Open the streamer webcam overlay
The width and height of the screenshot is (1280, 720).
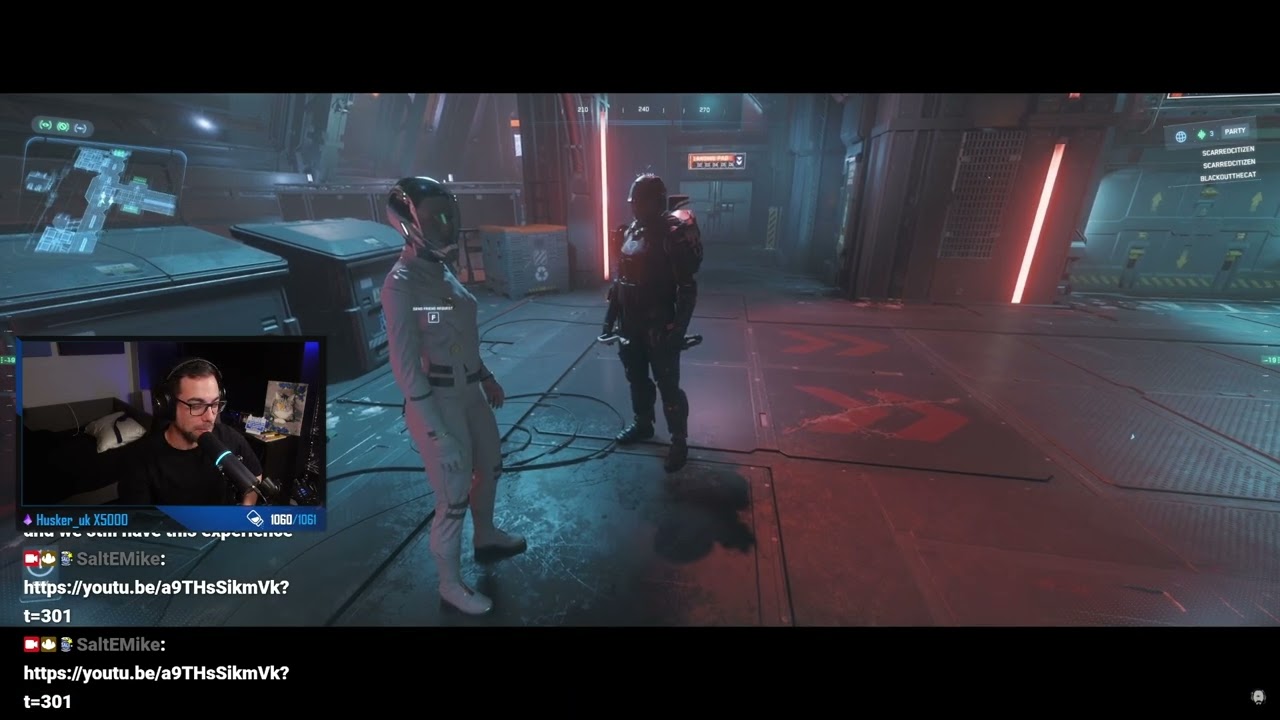171,423
